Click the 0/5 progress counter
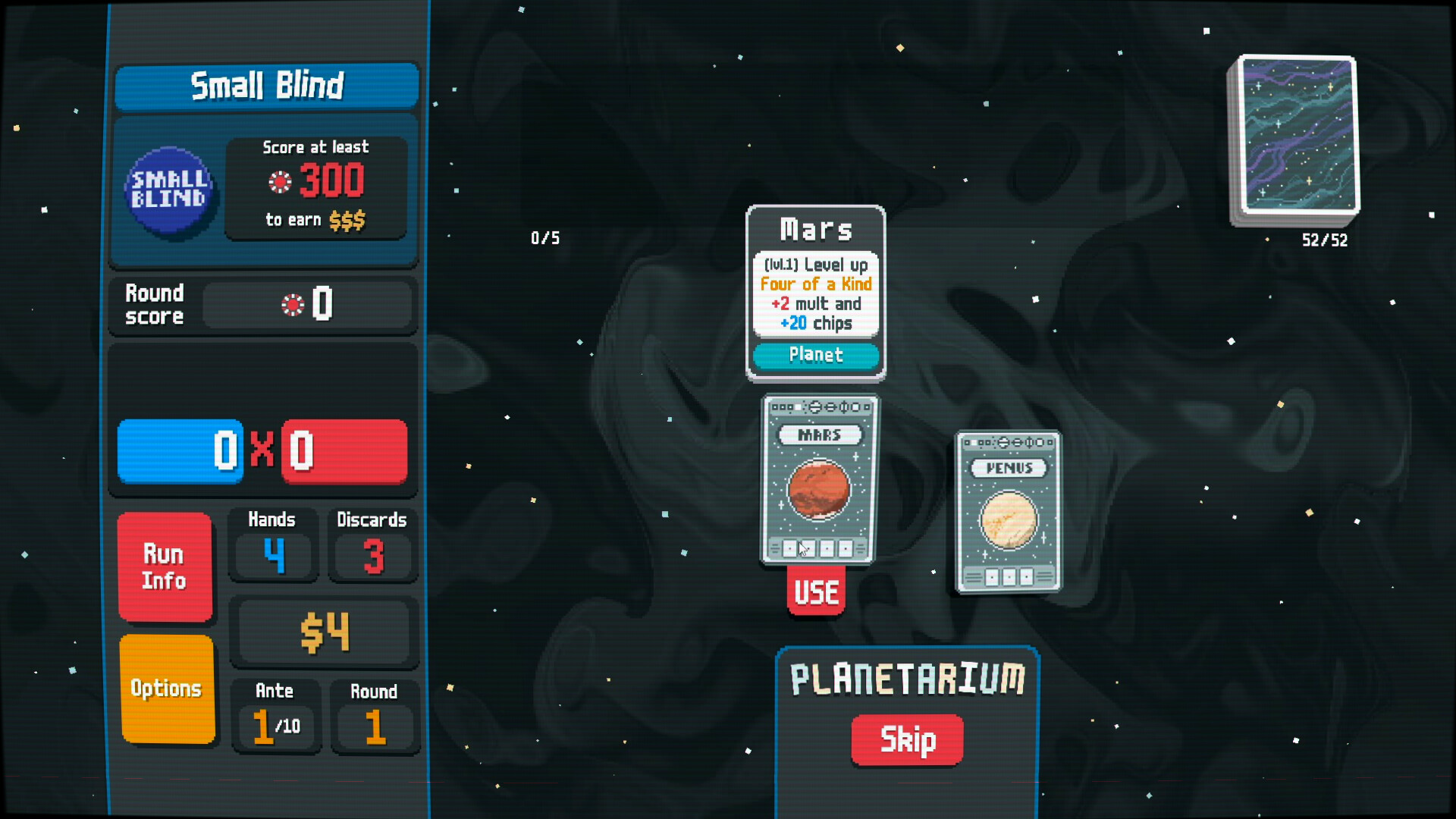The image size is (1456, 819). pos(545,237)
